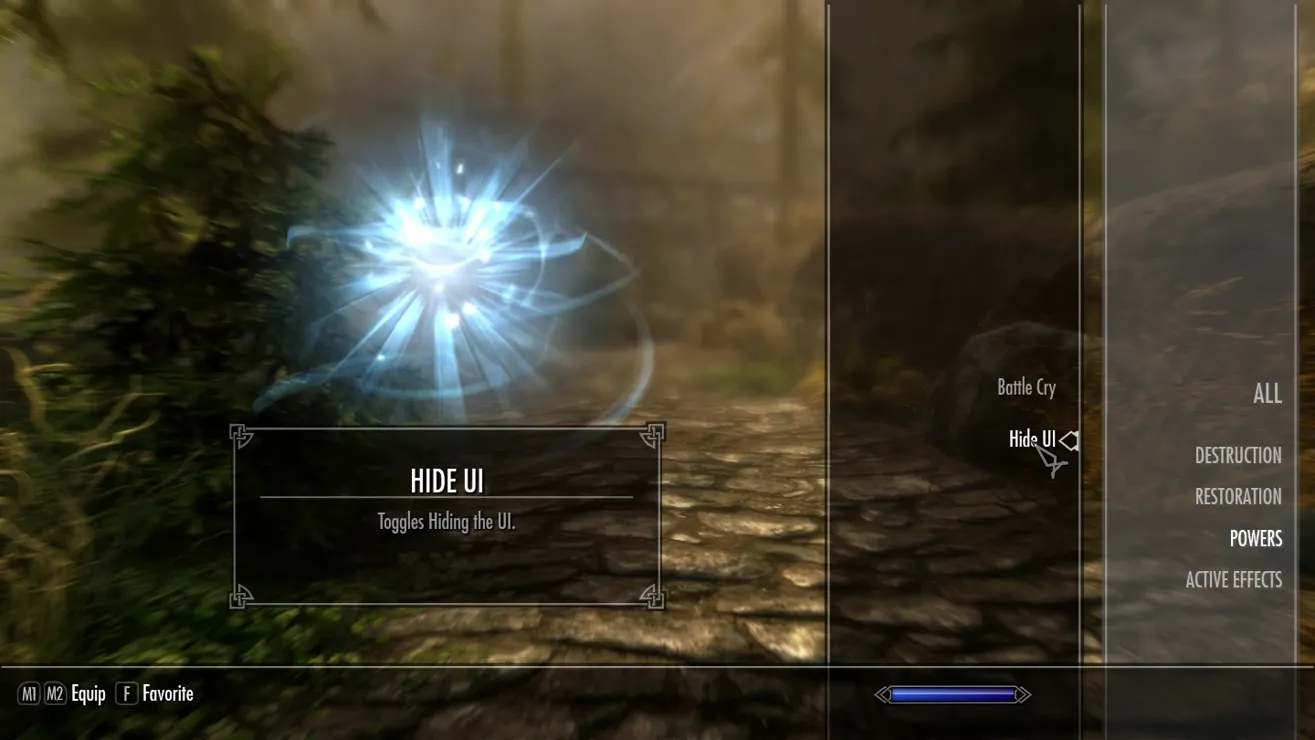The image size is (1315, 740).
Task: Choose the Hide UI power entry
Action: (1031, 439)
